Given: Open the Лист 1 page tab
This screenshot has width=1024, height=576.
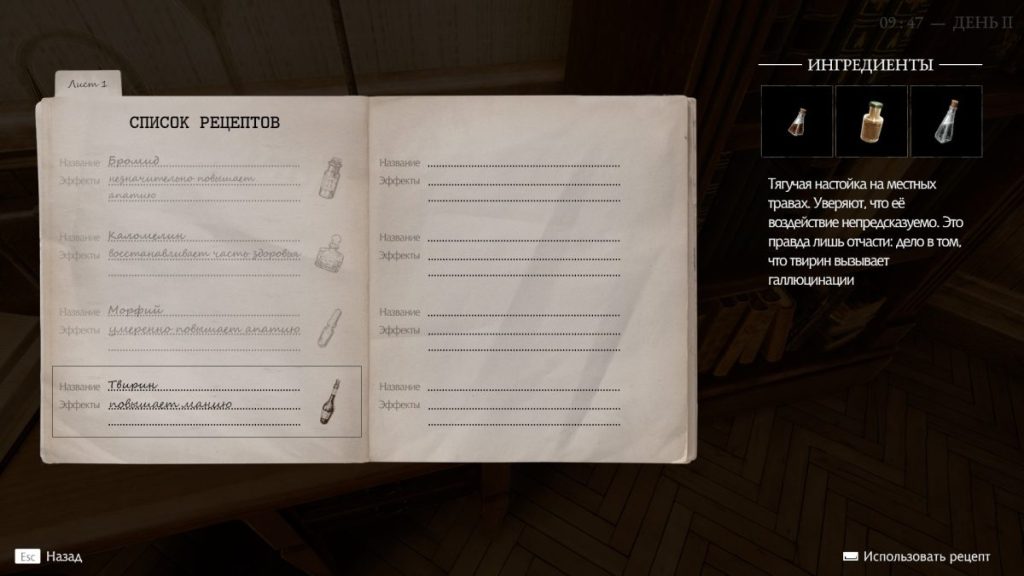Looking at the screenshot, I should click(x=89, y=85).
